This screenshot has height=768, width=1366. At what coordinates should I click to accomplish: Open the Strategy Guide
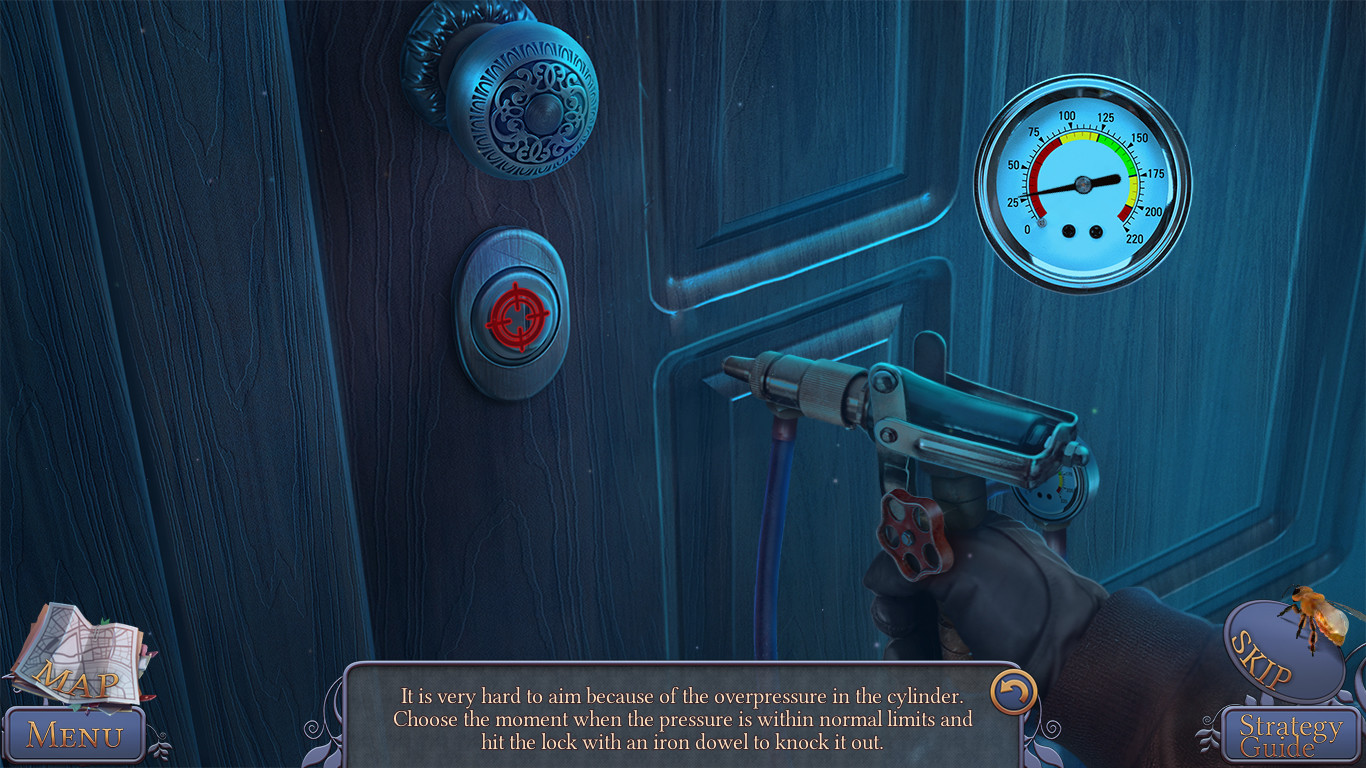(x=1290, y=732)
